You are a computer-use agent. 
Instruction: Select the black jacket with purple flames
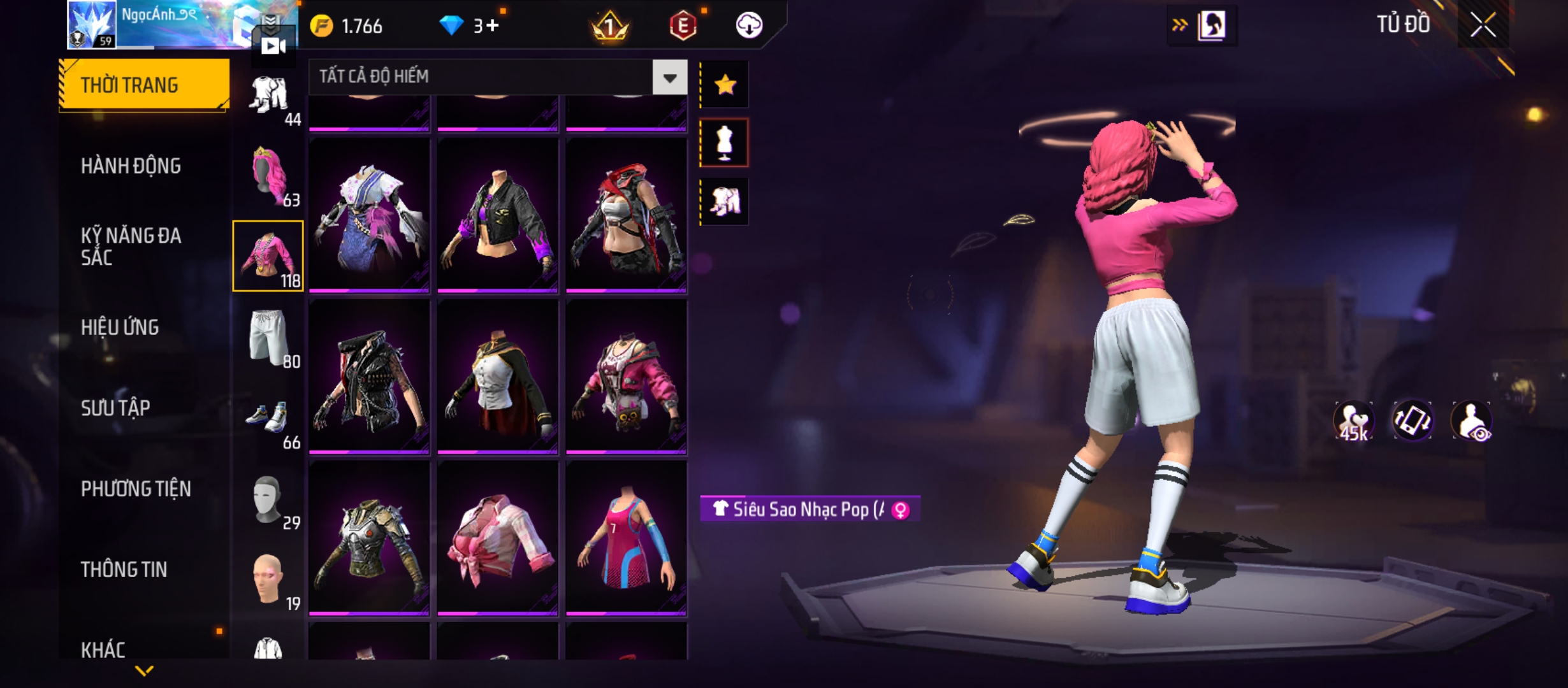coord(497,215)
